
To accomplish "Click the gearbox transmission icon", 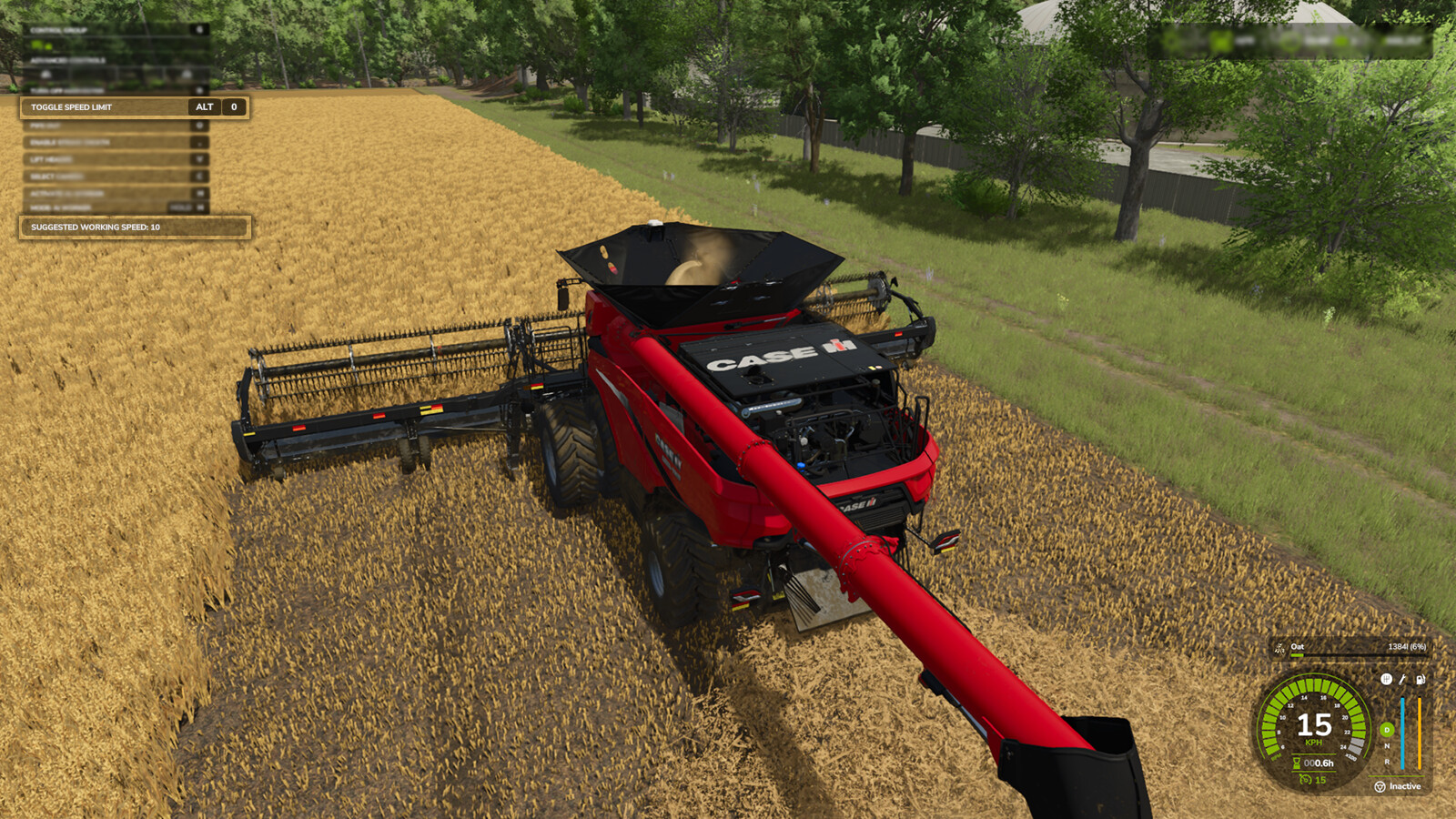I will click(x=1386, y=679).
